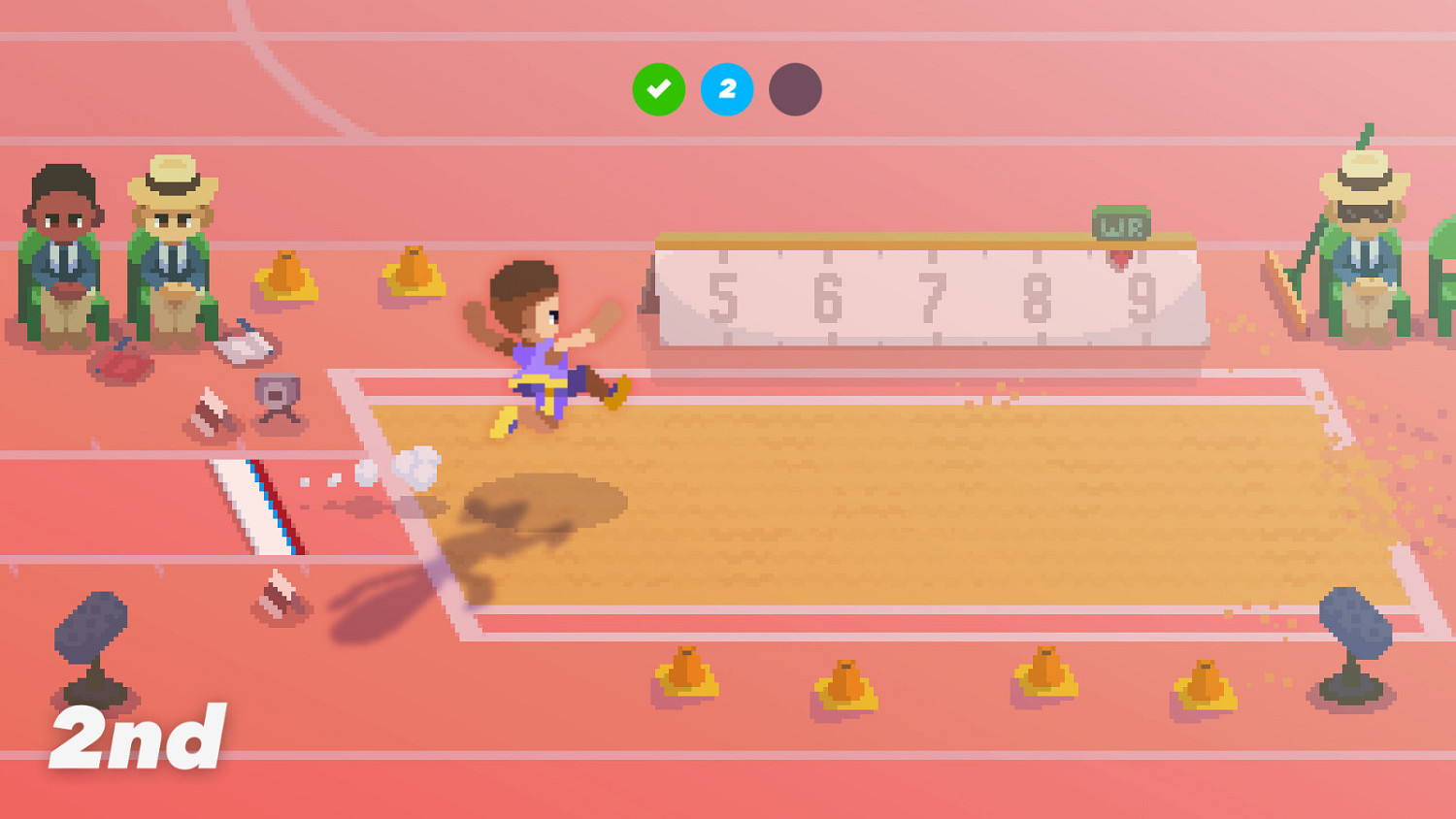Select the blue attempt marker showing 2
Screen dimensions: 1456x819
pyautogui.click(x=727, y=89)
